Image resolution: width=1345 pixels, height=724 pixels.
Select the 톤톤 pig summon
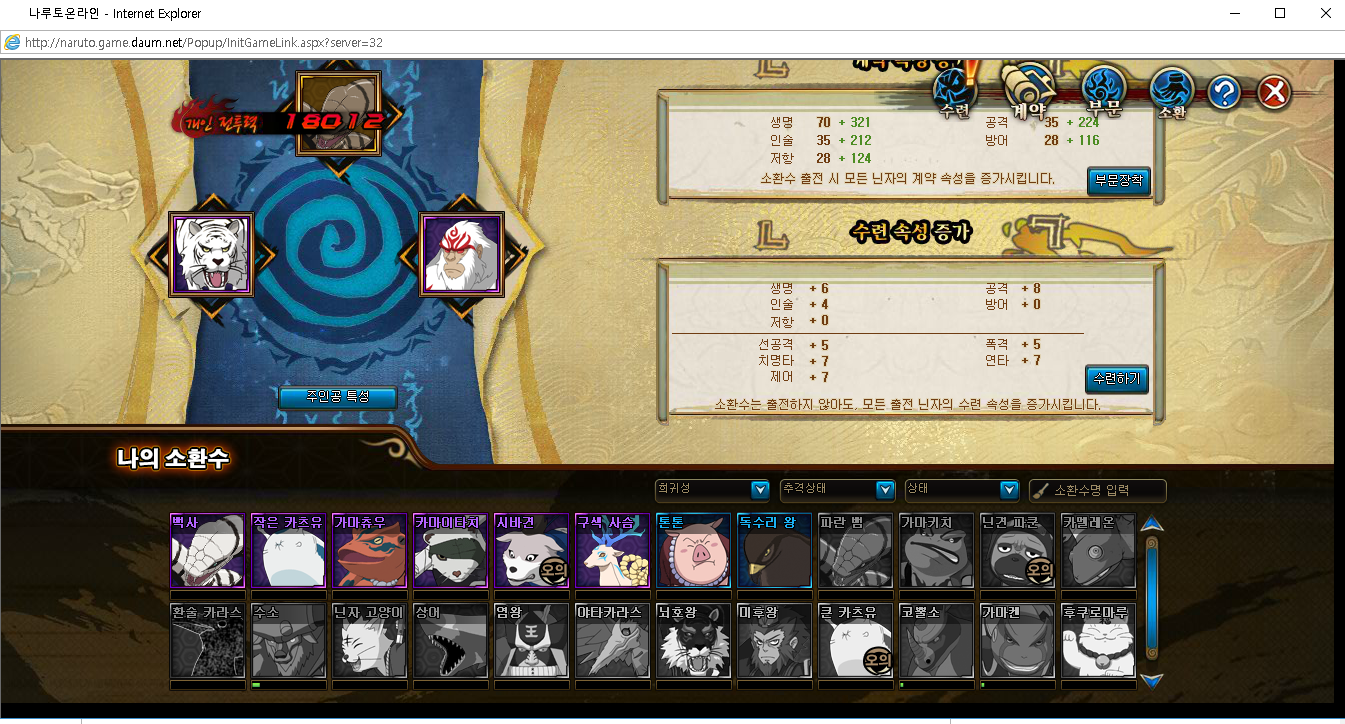[693, 551]
